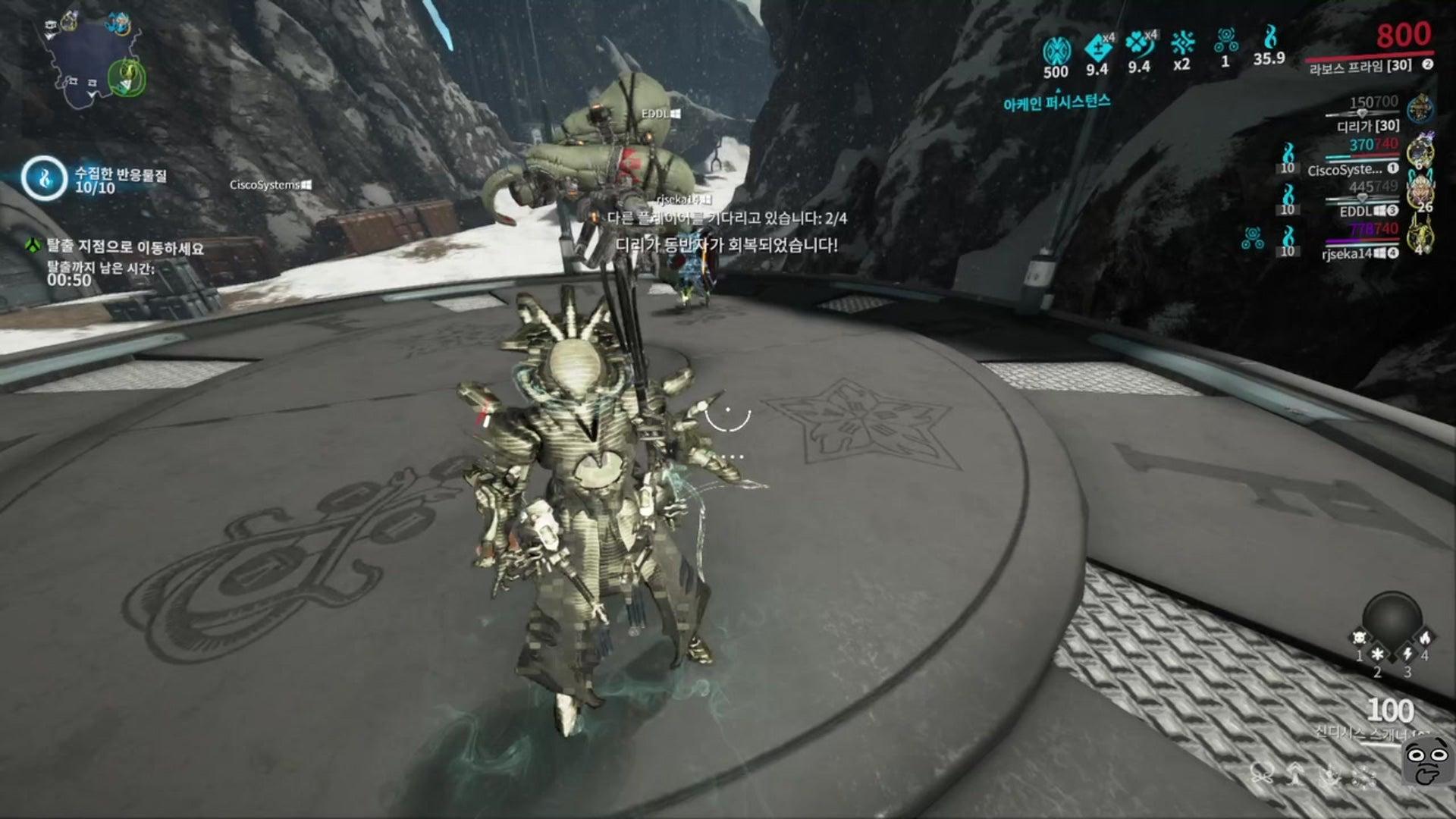Click the four-leaf clover x4 buff

click(x=1138, y=45)
